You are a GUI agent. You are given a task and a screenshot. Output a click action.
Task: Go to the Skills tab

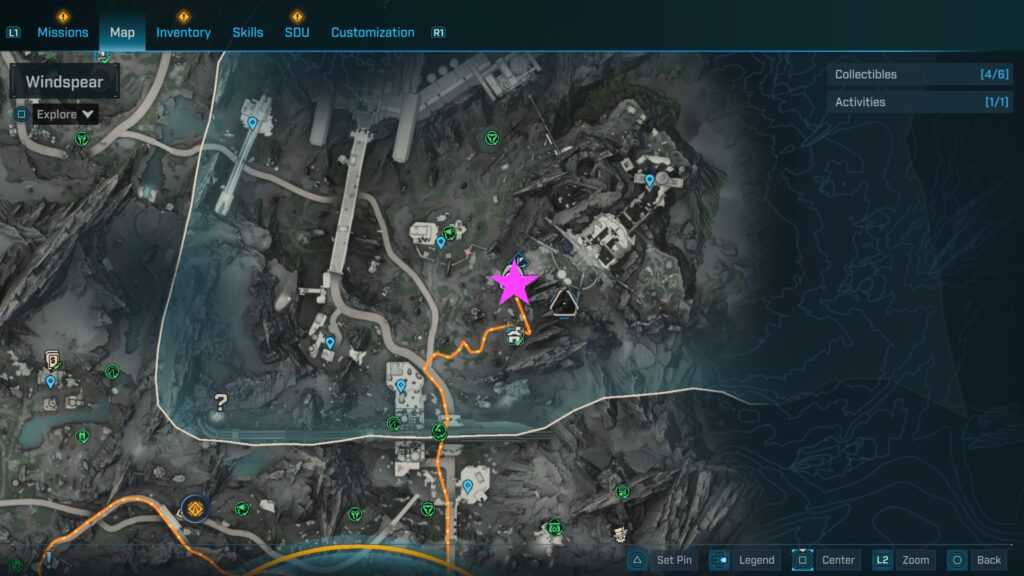point(248,32)
